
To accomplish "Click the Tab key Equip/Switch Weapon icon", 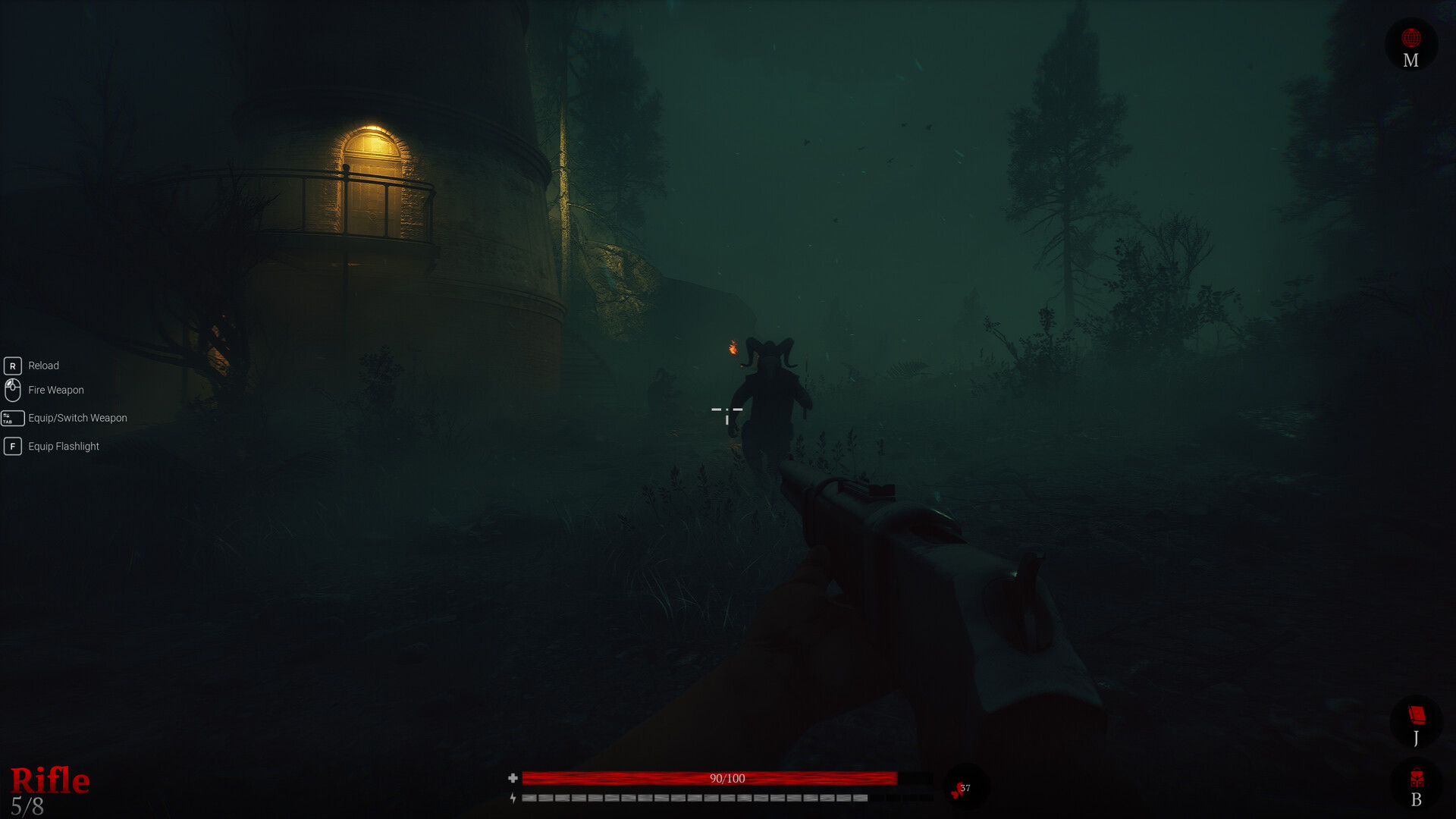I will coord(12,418).
